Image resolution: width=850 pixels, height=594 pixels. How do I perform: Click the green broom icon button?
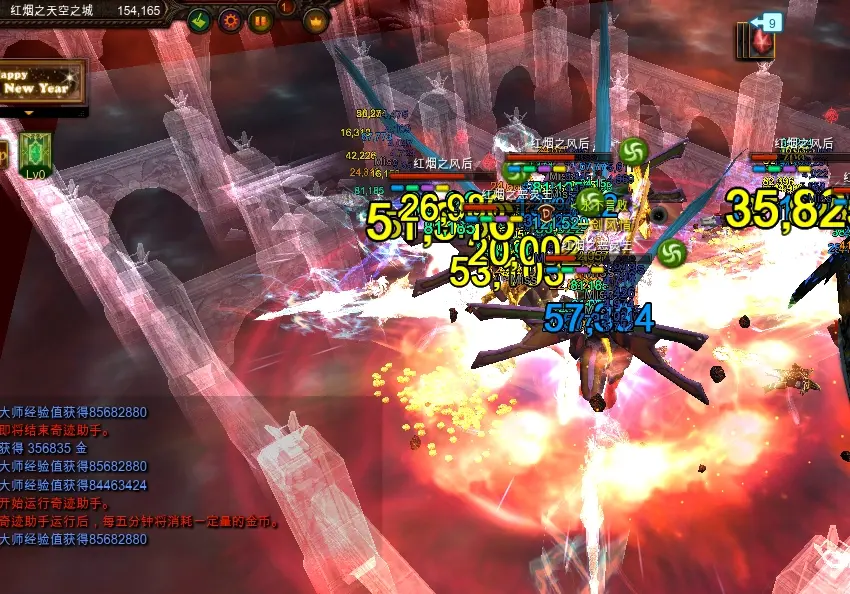pyautogui.click(x=199, y=19)
